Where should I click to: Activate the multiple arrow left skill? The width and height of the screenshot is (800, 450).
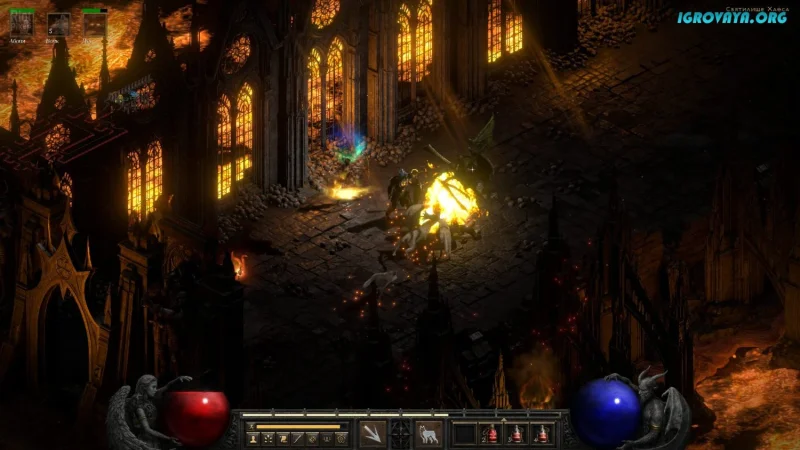(371, 433)
